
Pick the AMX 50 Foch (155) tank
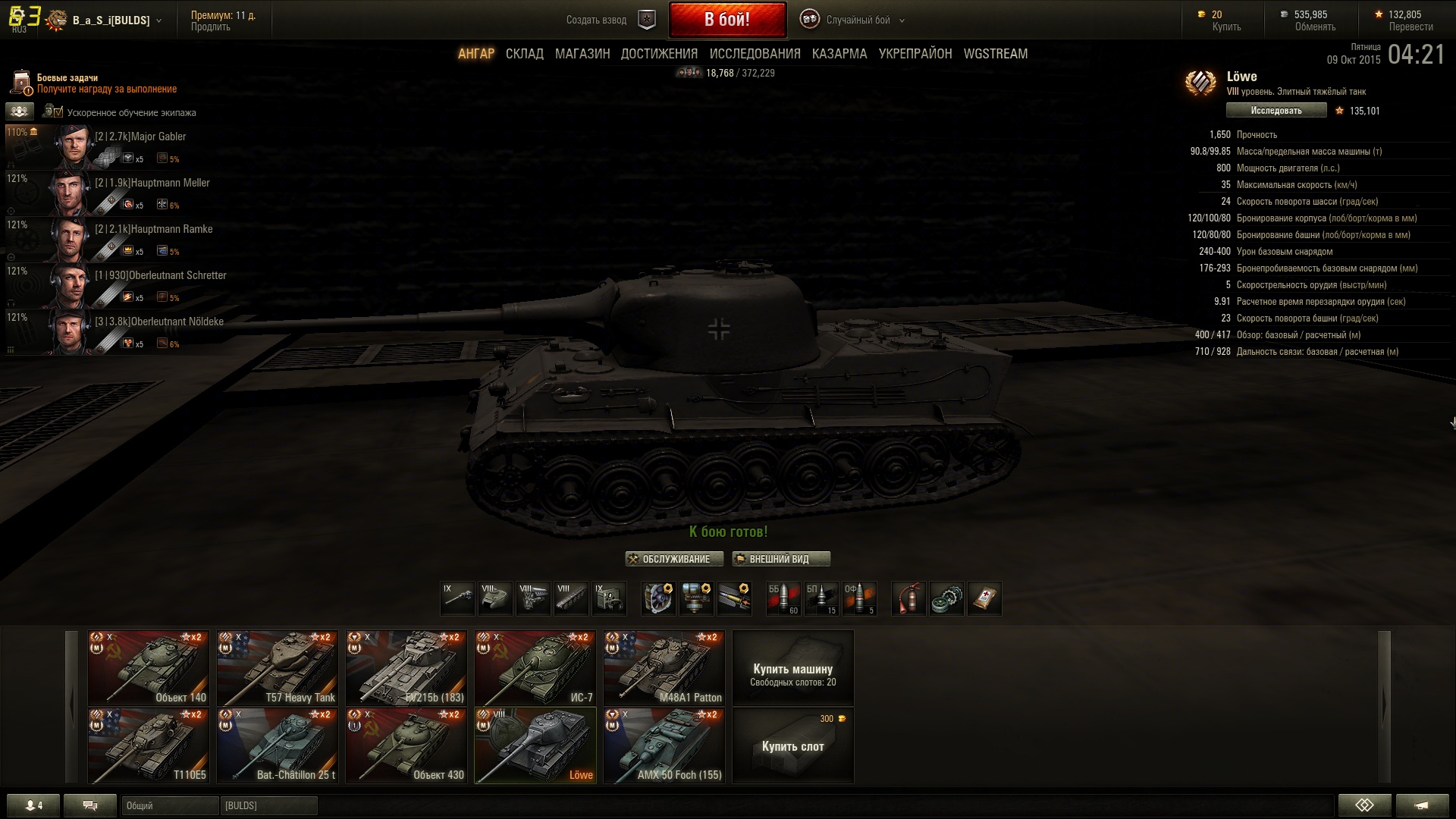664,745
